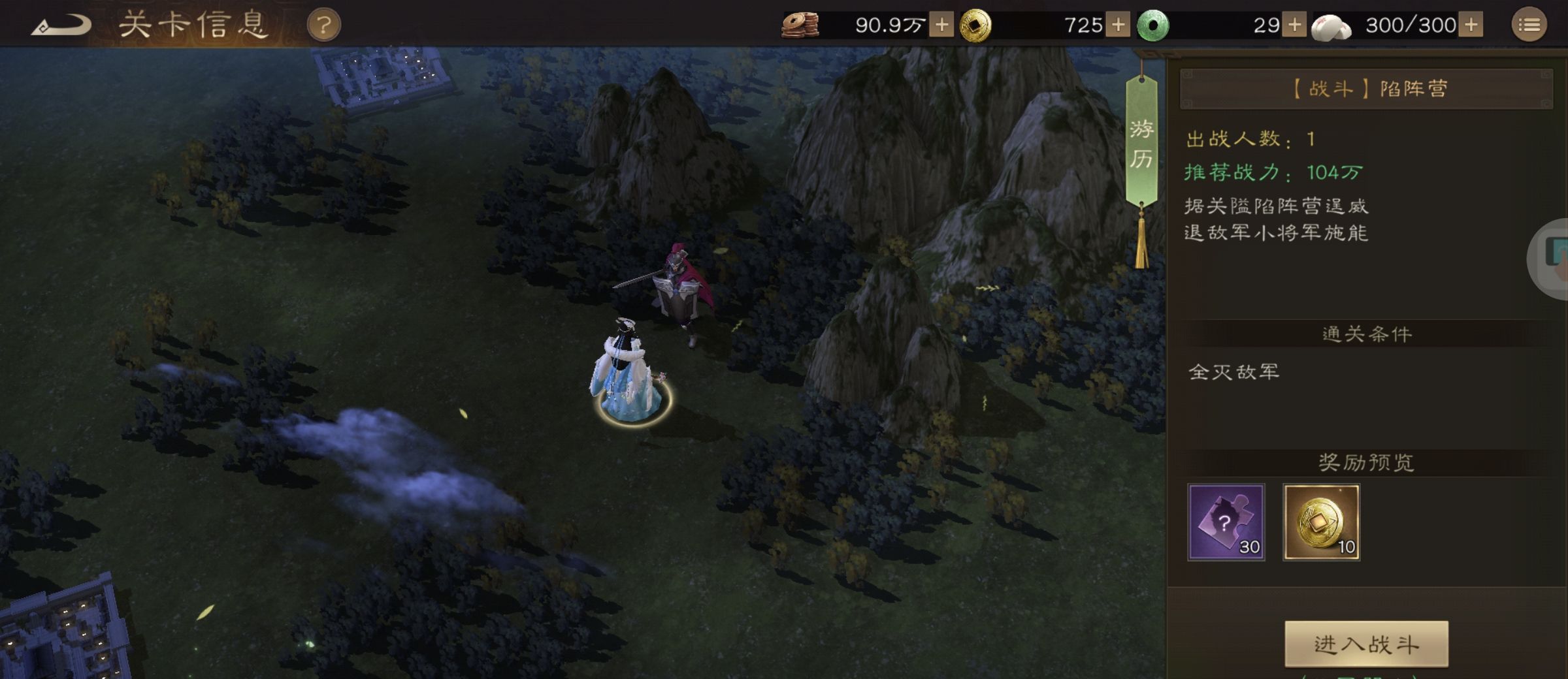1568x679 pixels.
Task: Start the fight with 进入战斗
Action: [1366, 644]
